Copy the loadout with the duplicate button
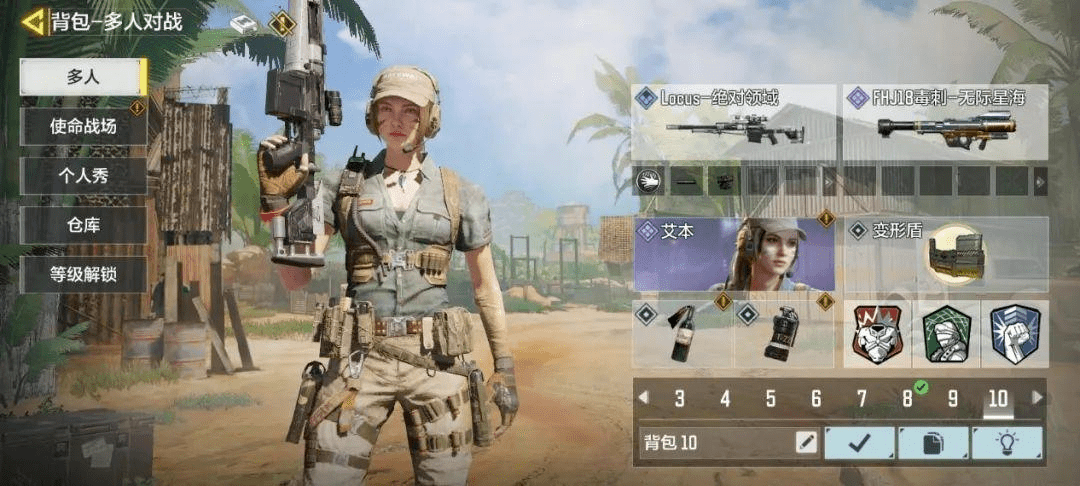 pyautogui.click(x=932, y=442)
